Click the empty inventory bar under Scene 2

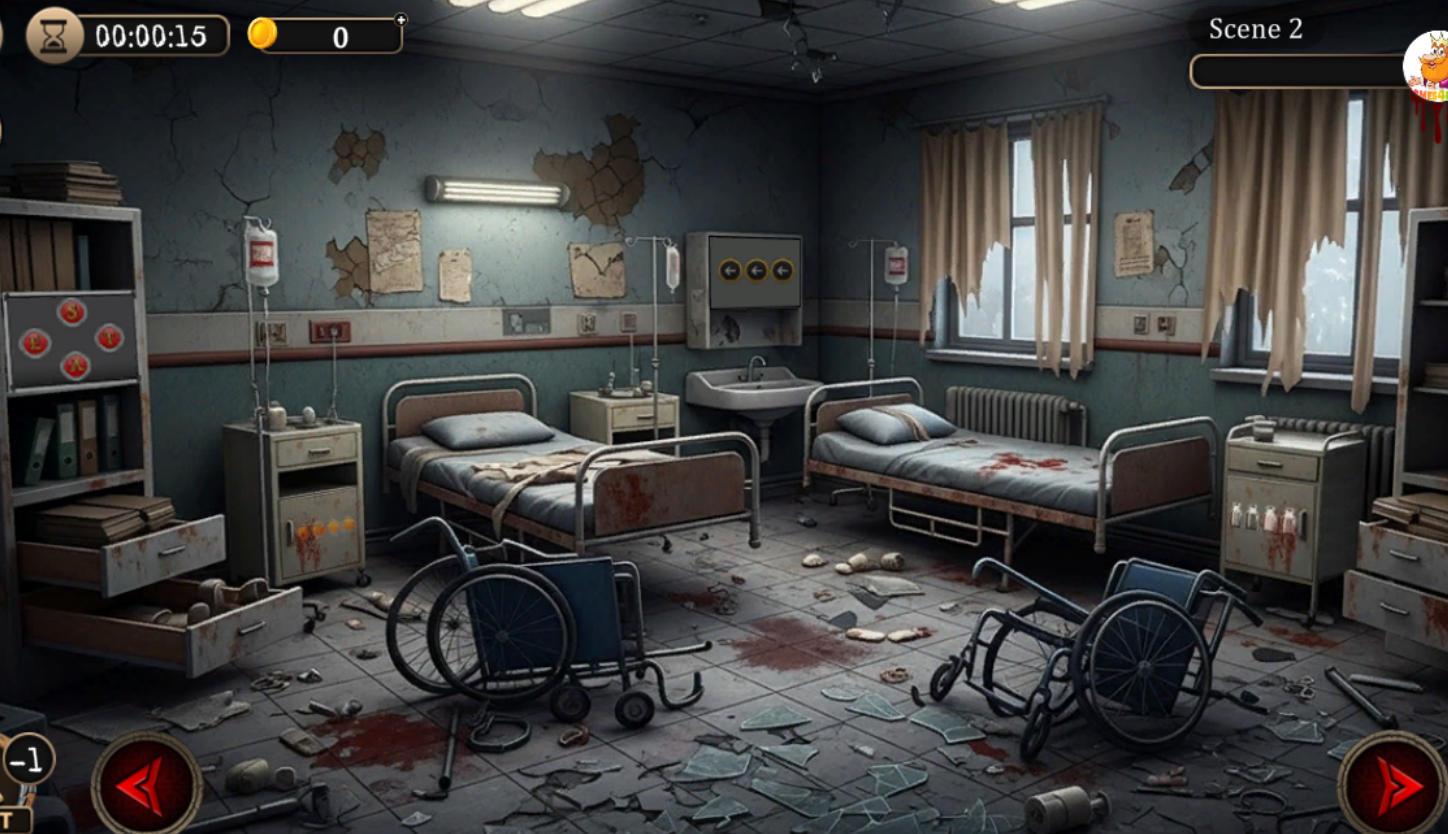point(1296,71)
